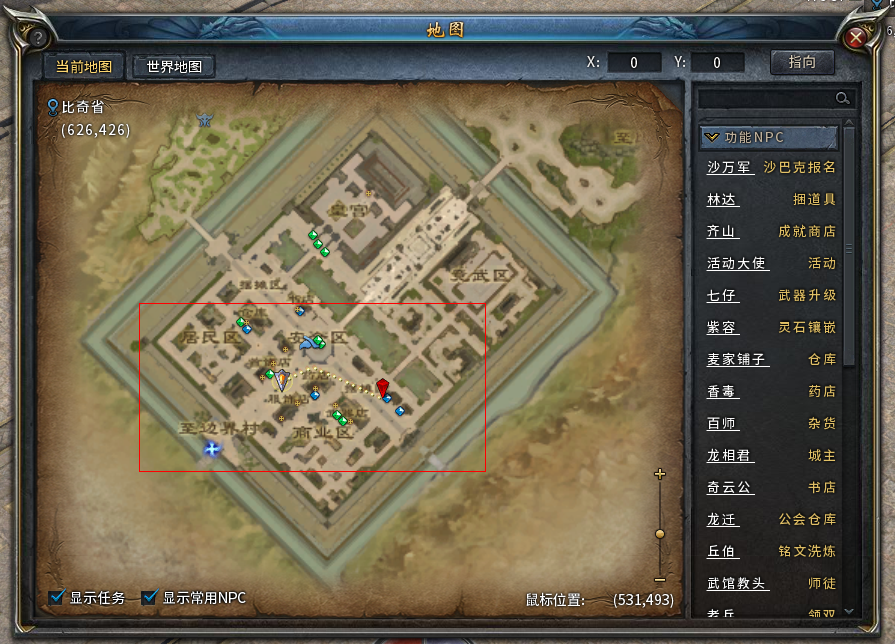Image resolution: width=895 pixels, height=644 pixels.
Task: Click the Y coordinate input field
Action: (717, 63)
